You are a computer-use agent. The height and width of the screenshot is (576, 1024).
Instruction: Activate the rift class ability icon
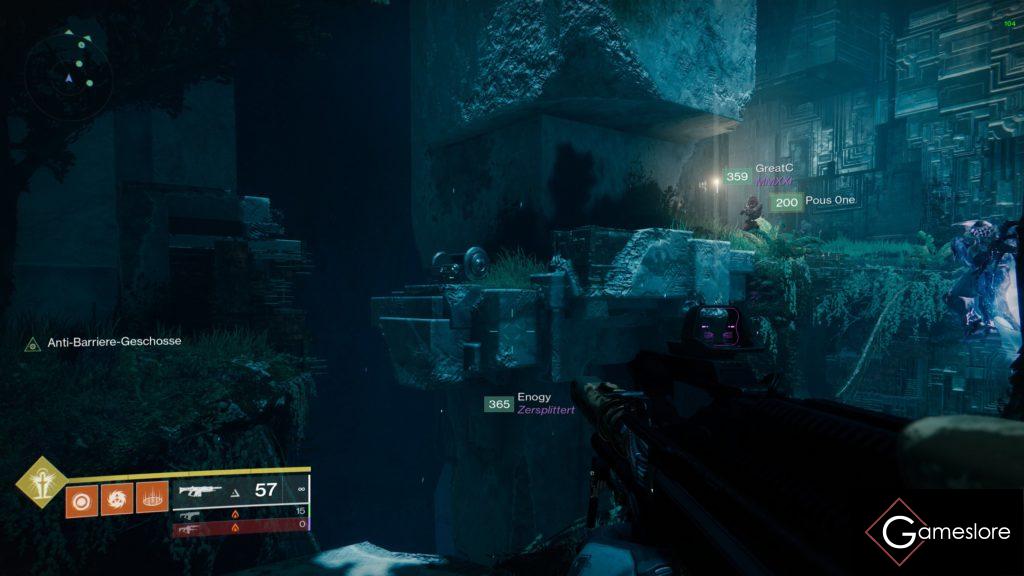(152, 499)
